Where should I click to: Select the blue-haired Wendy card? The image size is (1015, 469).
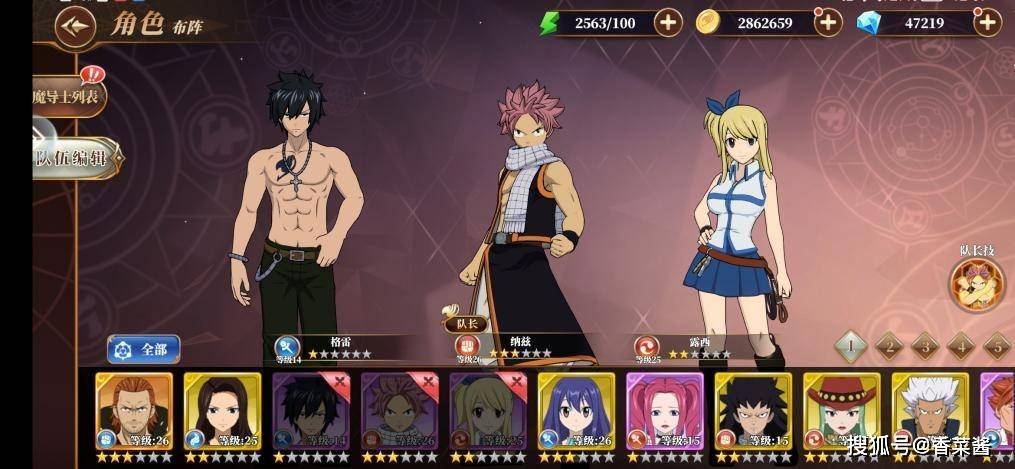coord(576,413)
